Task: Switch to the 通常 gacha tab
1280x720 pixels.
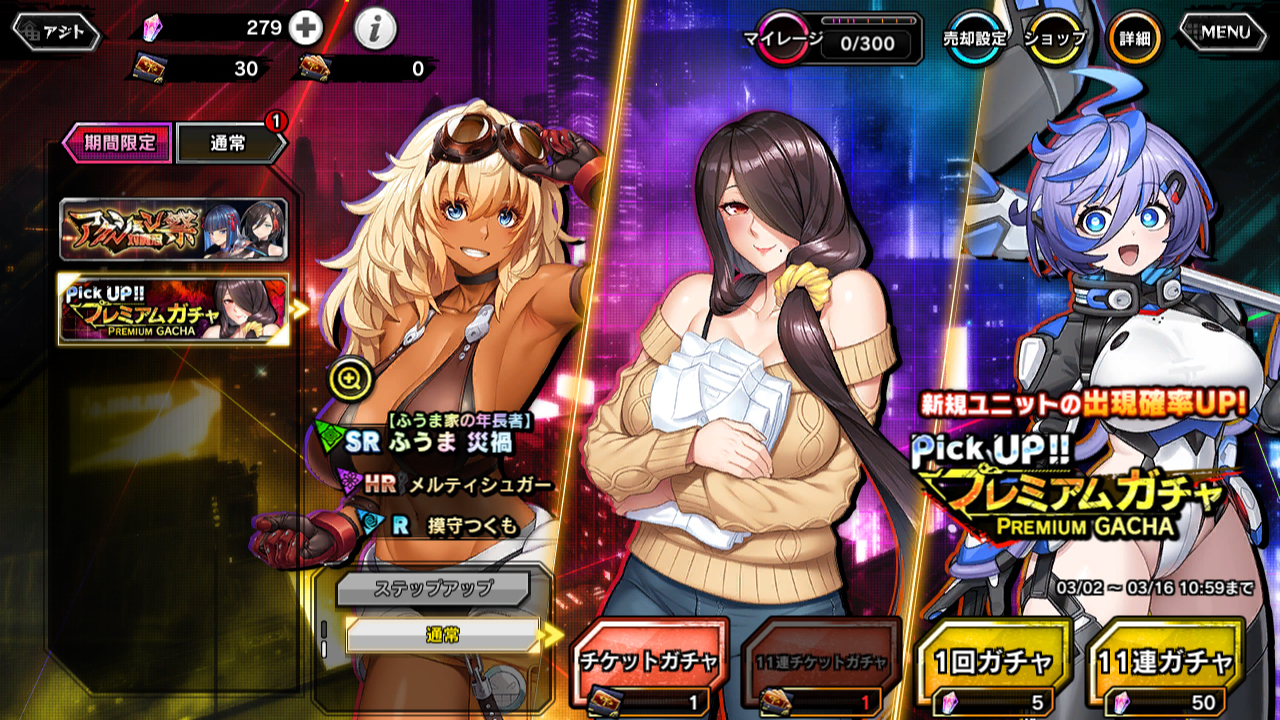Action: (229, 143)
